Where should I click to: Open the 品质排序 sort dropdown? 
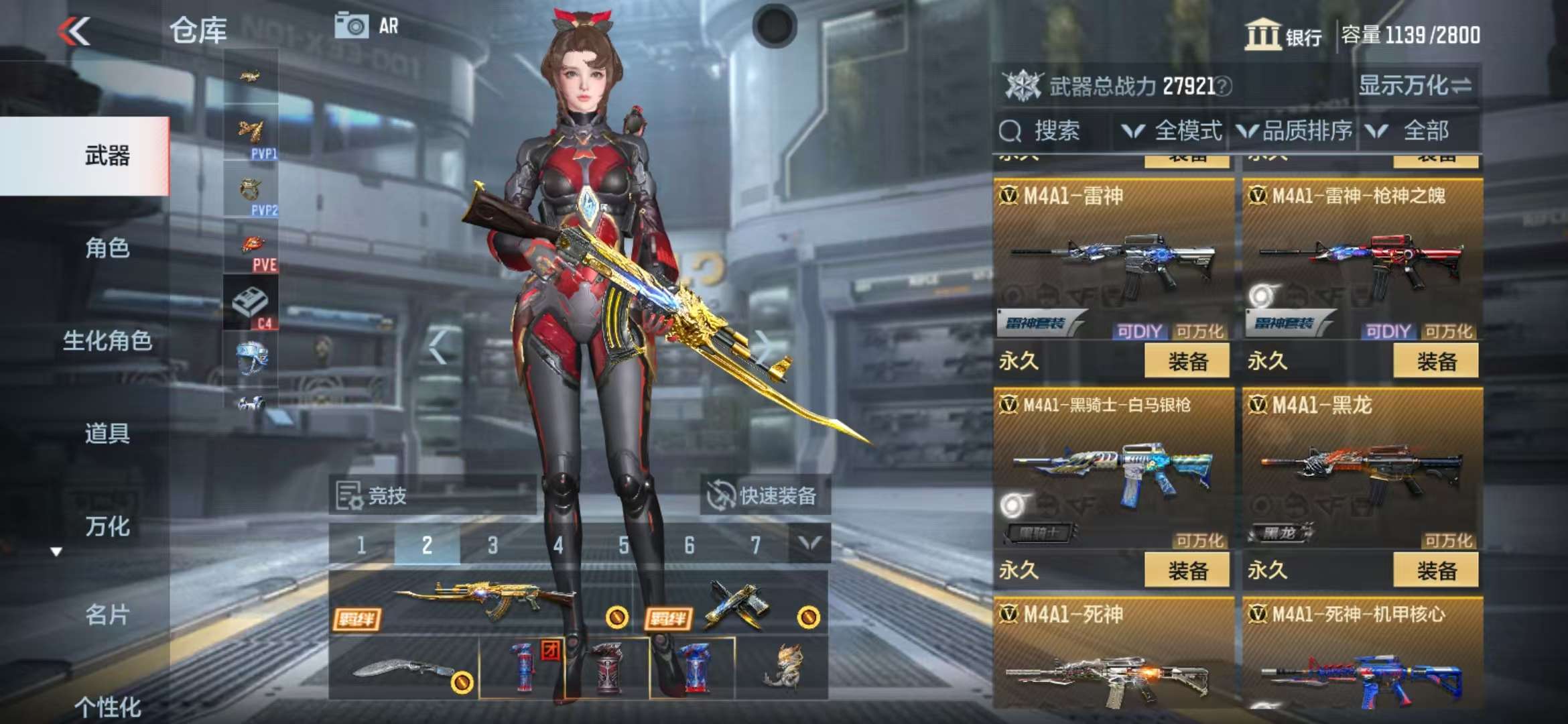pos(1295,131)
